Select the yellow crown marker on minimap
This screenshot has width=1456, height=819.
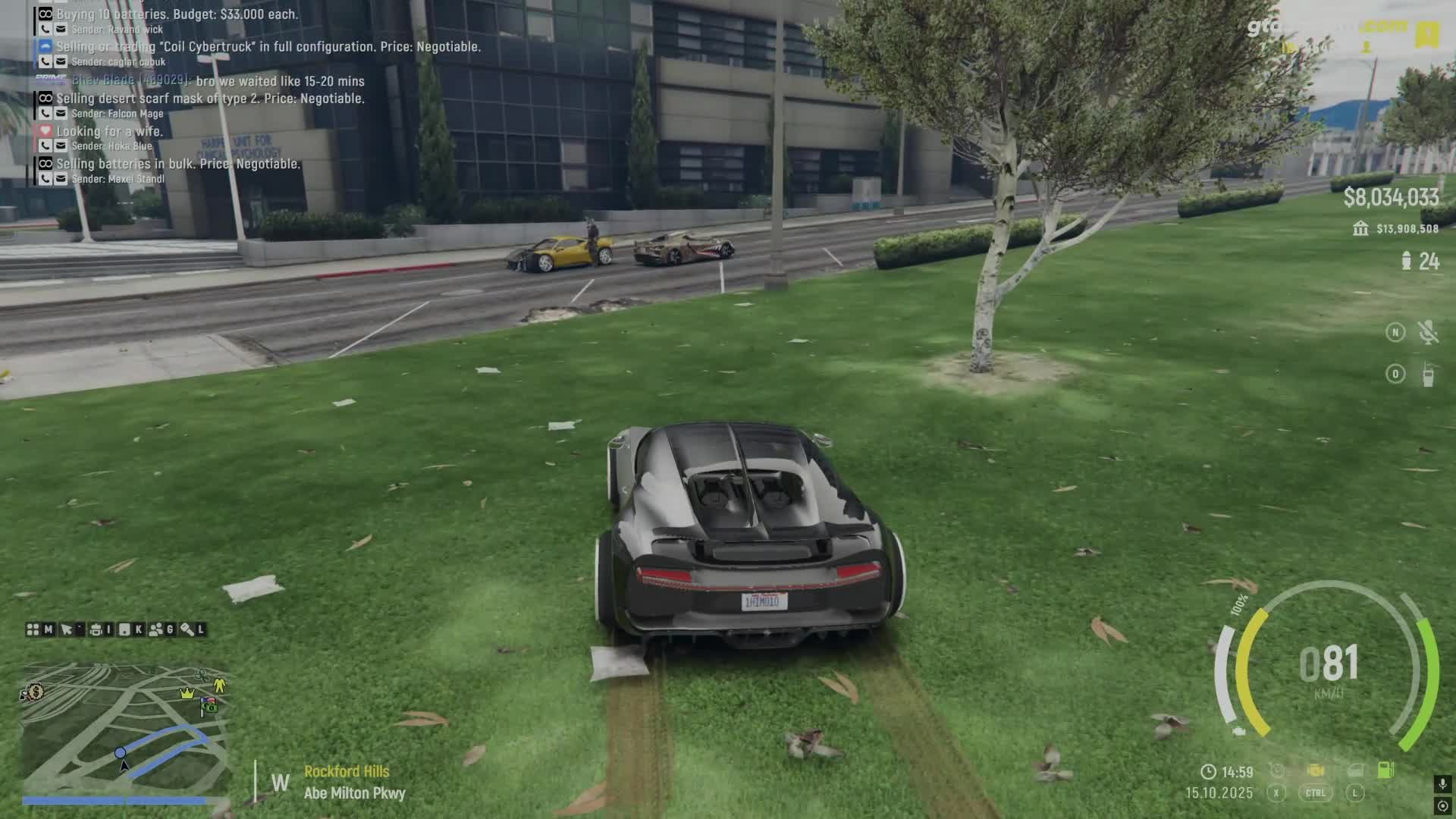[x=187, y=693]
